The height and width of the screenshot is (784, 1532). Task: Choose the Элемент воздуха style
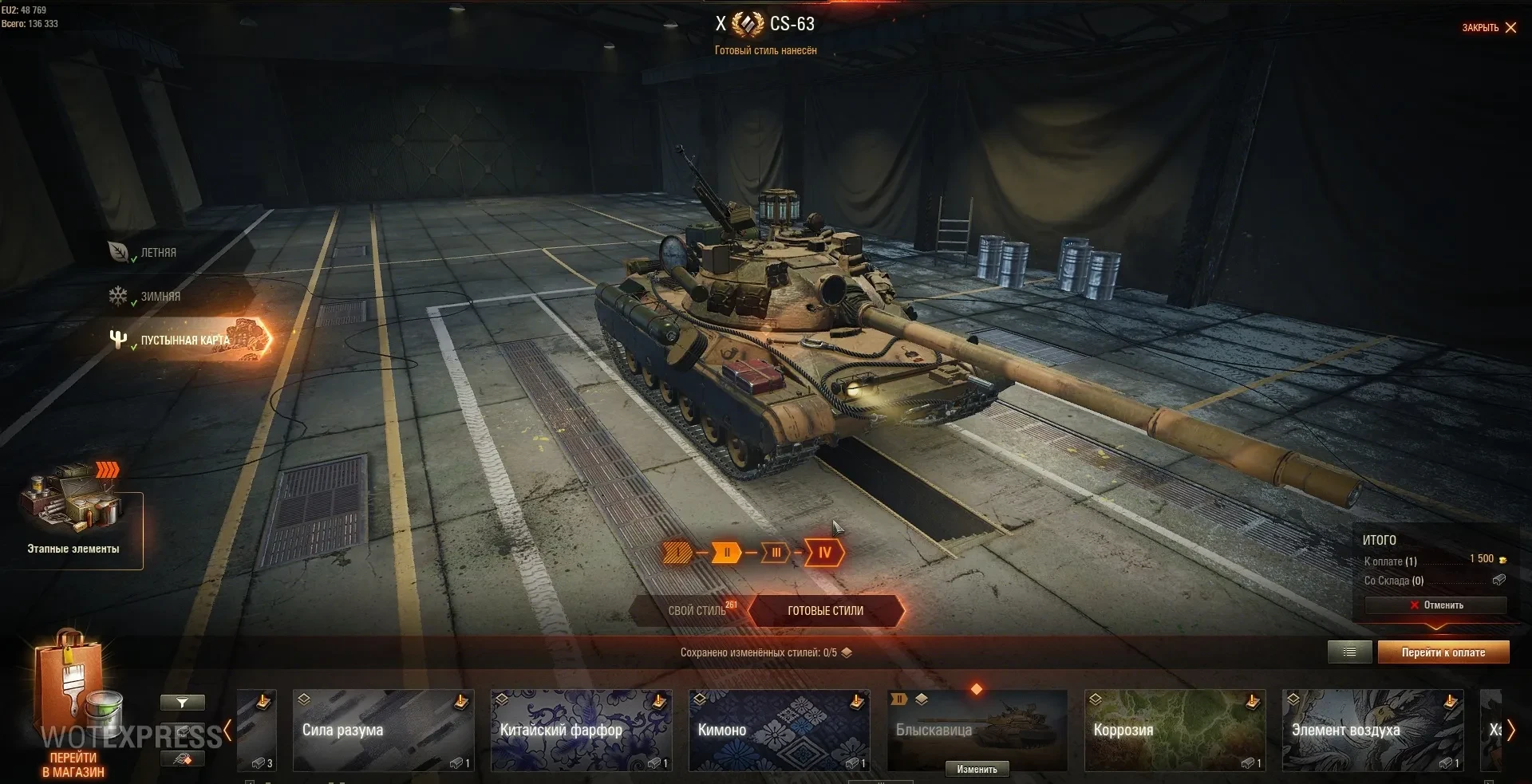point(1372,731)
